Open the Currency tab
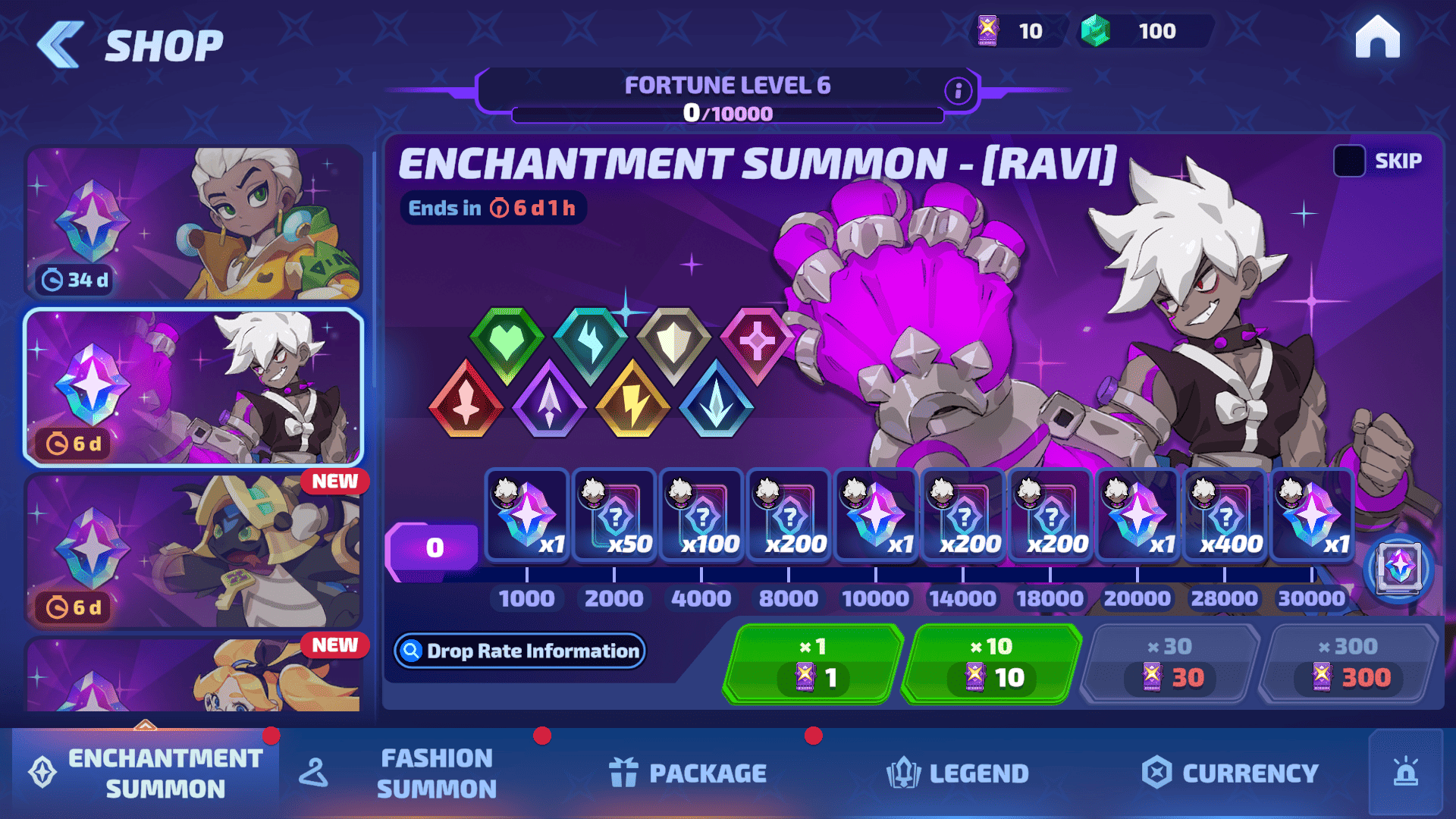This screenshot has width=1456, height=819. [1230, 773]
